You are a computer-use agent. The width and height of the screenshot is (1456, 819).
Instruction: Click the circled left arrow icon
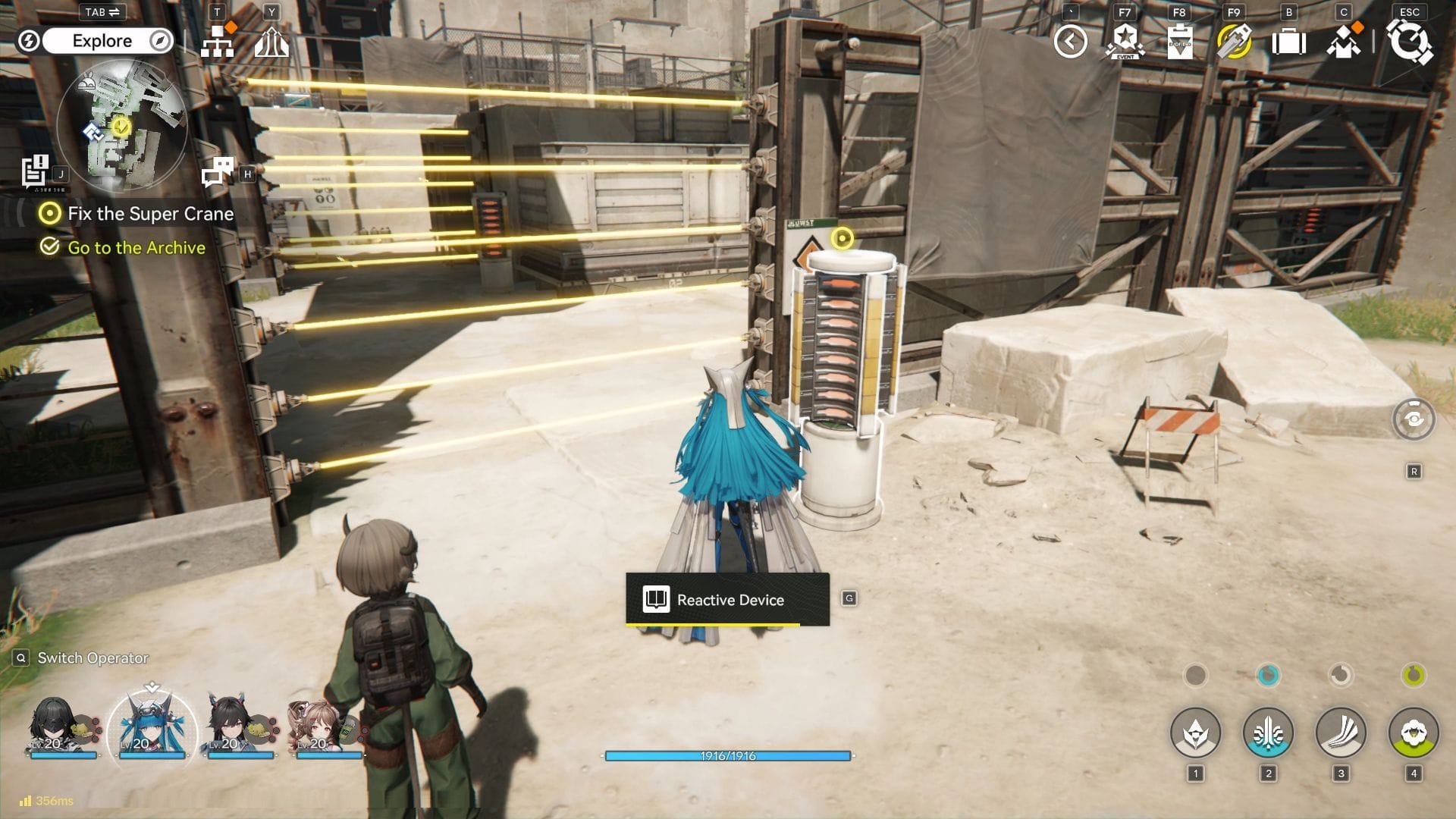(x=1070, y=42)
